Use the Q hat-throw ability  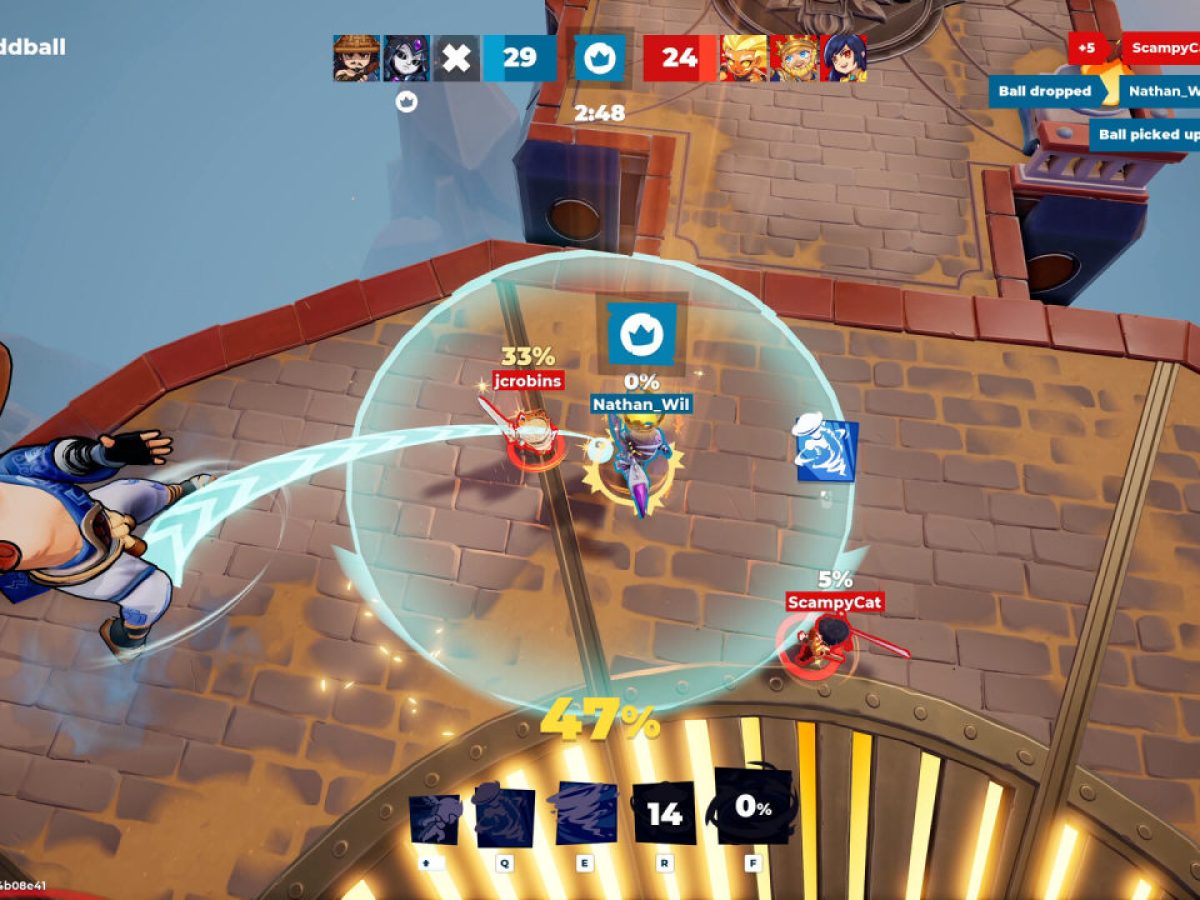(x=504, y=817)
